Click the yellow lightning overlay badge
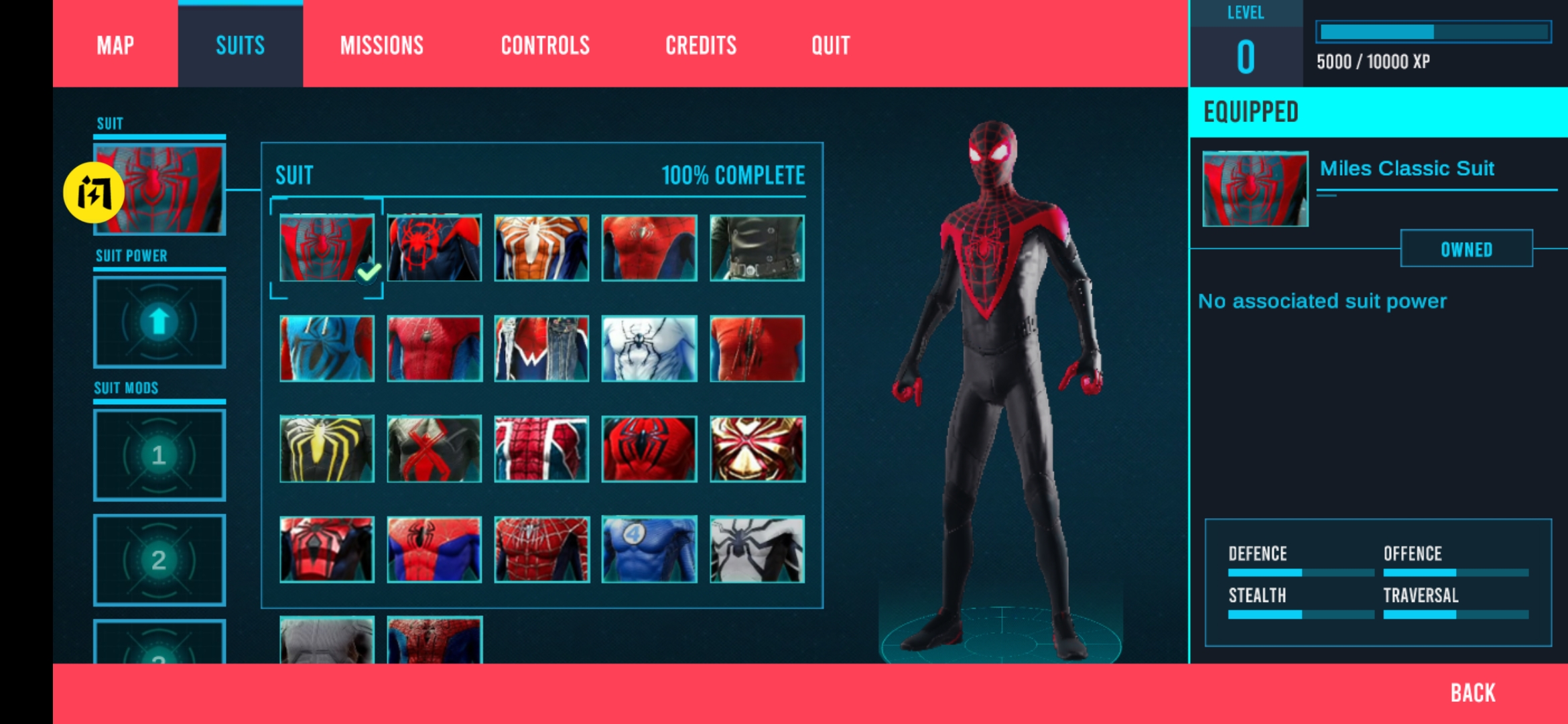Image resolution: width=1568 pixels, height=724 pixels. 93,192
